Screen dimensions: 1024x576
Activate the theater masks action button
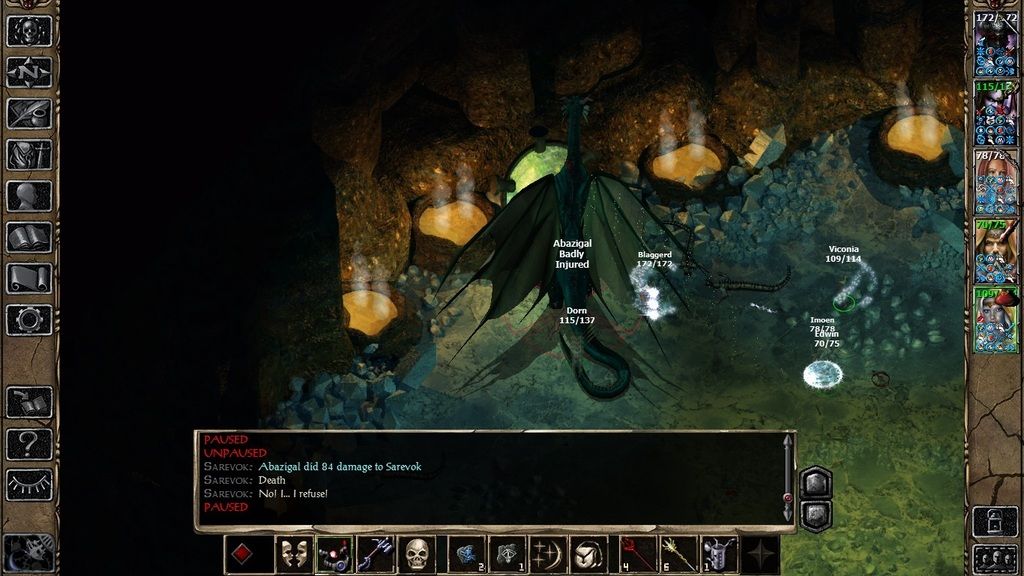pos(294,554)
